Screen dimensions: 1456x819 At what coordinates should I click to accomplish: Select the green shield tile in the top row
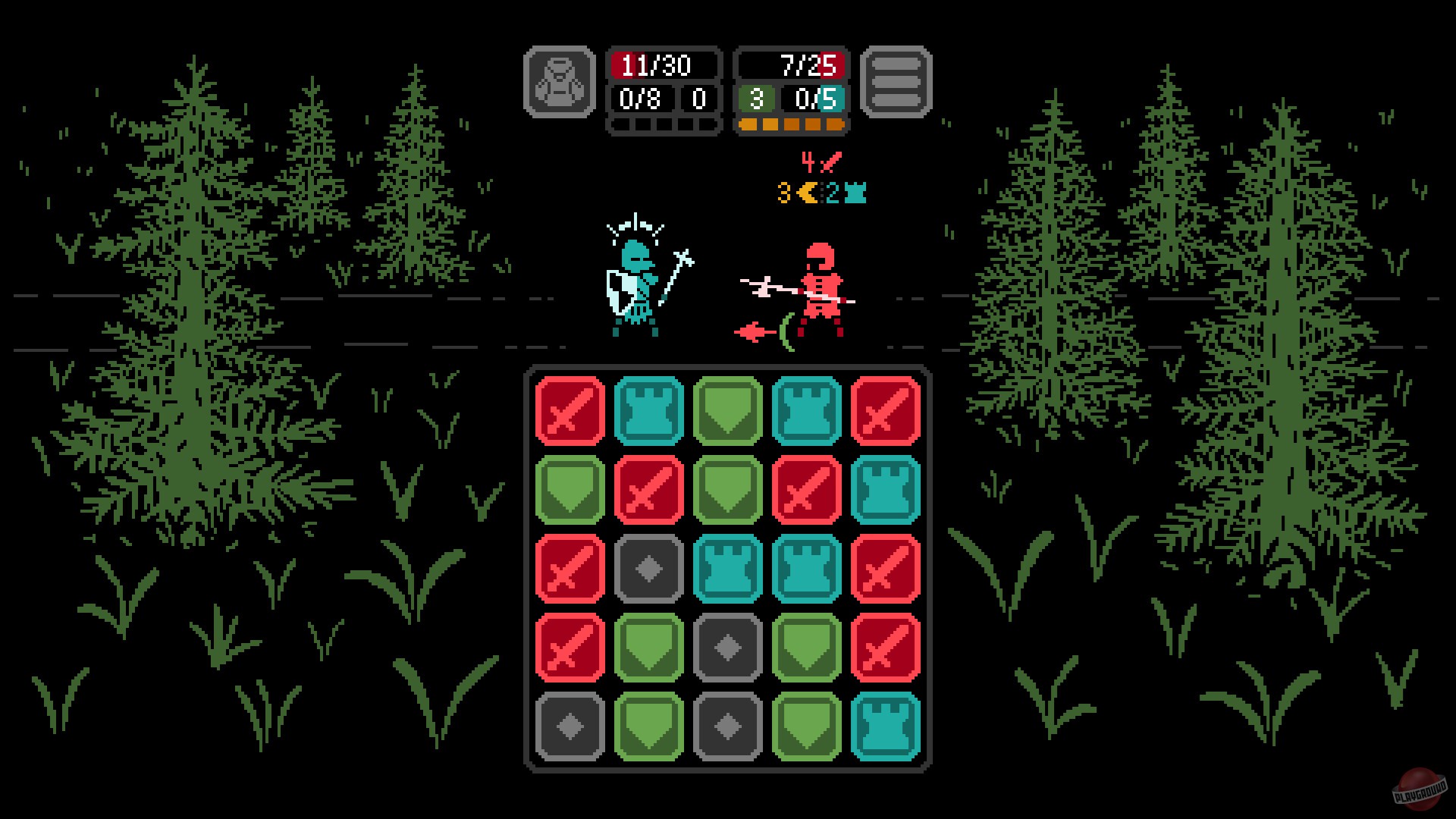pos(727,410)
